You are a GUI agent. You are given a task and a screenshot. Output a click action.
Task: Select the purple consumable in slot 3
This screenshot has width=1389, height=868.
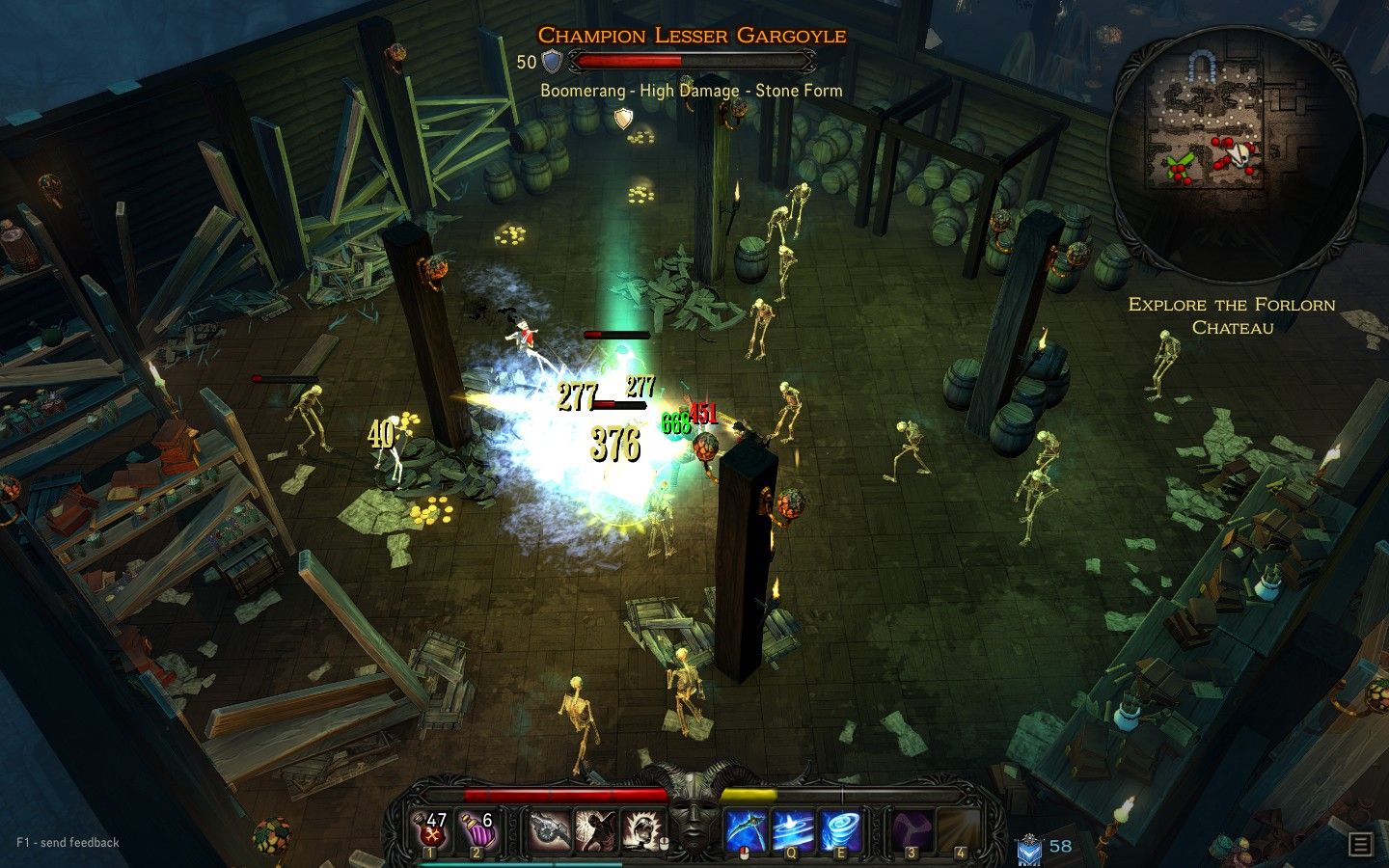pos(912,827)
